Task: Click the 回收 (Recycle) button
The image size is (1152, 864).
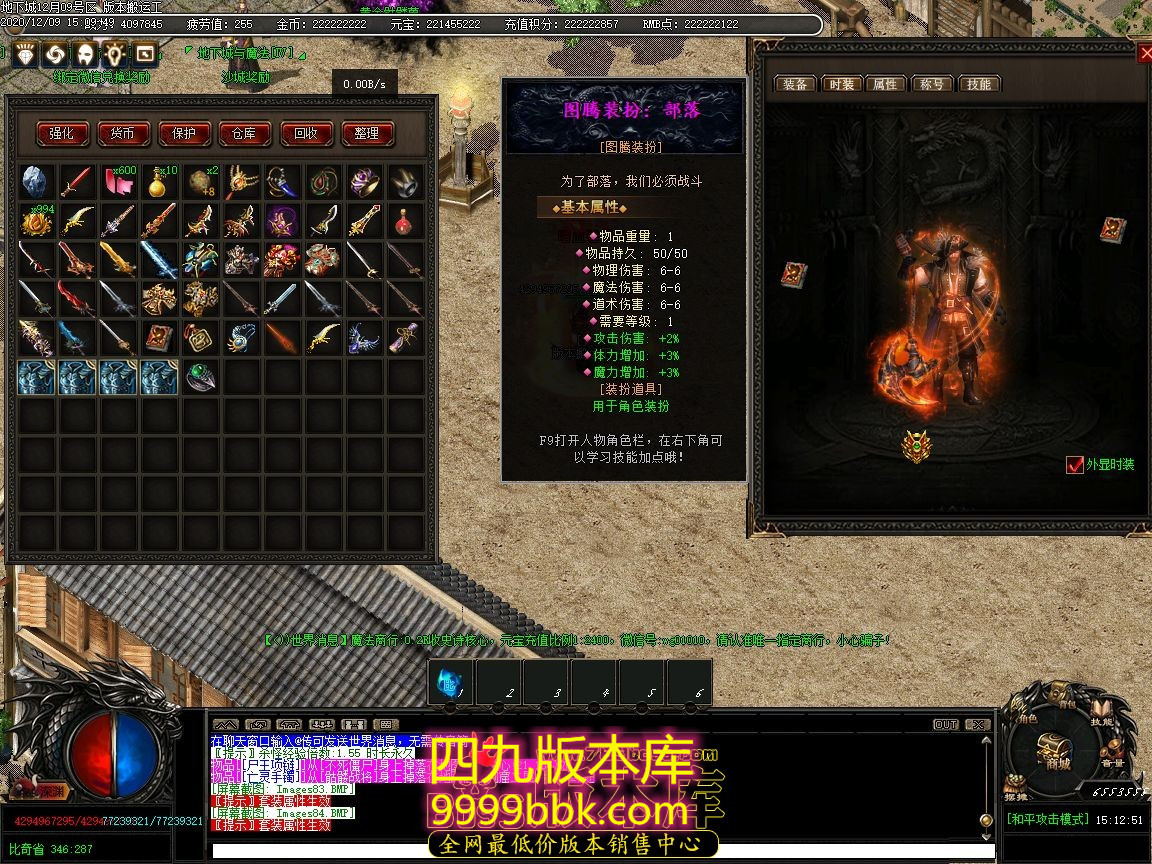Action: pyautogui.click(x=306, y=133)
